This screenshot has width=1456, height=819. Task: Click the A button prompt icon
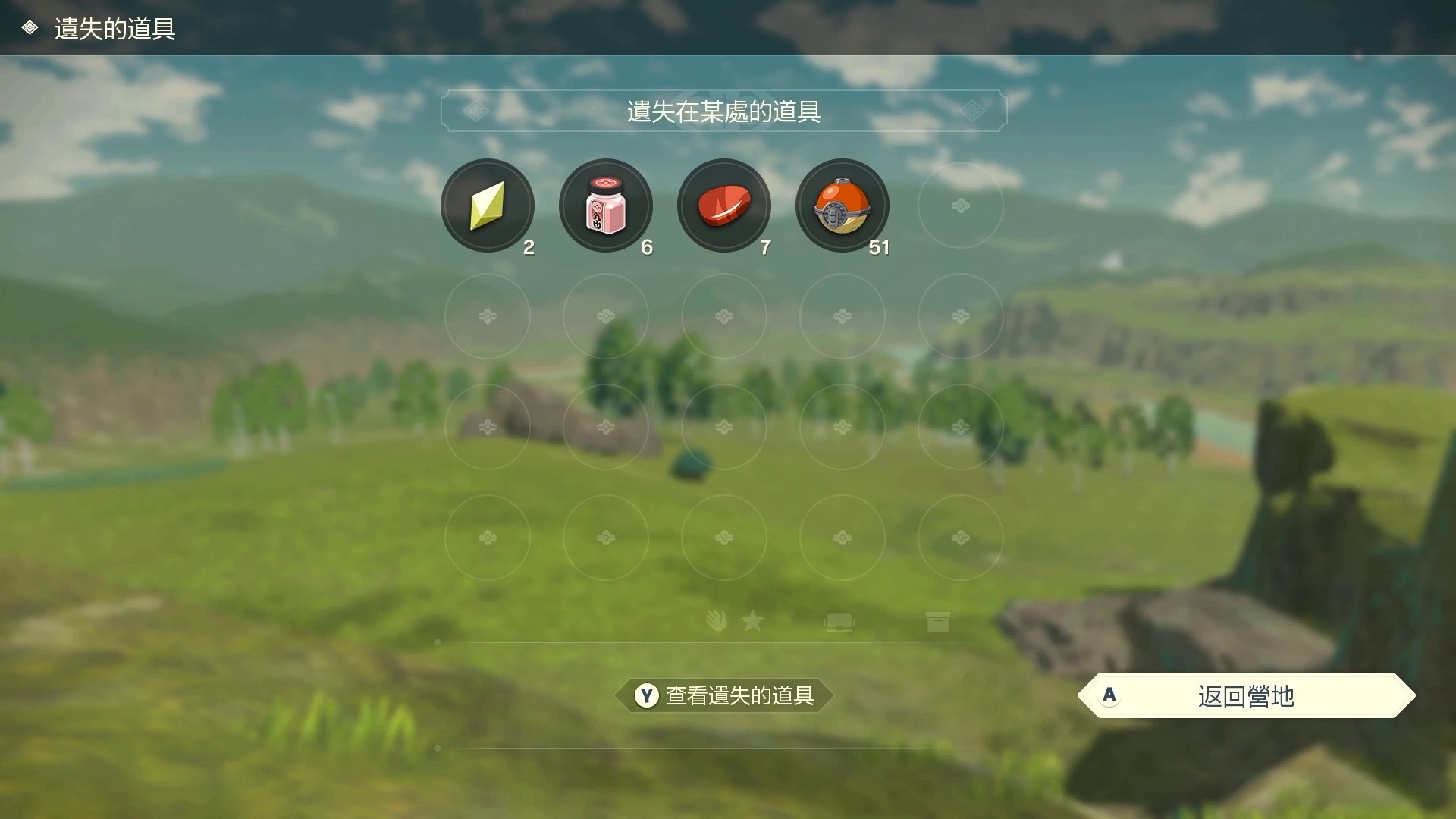click(x=1109, y=695)
